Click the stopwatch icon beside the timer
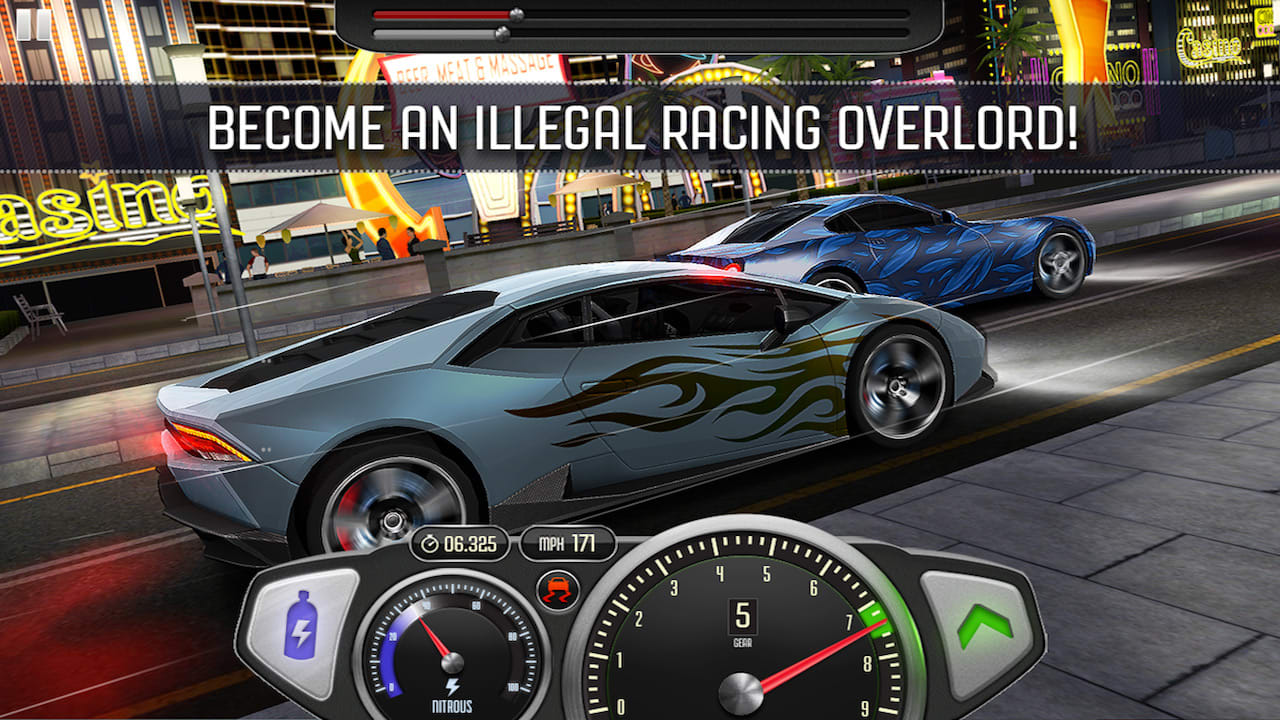Viewport: 1280px width, 720px height. tap(430, 545)
